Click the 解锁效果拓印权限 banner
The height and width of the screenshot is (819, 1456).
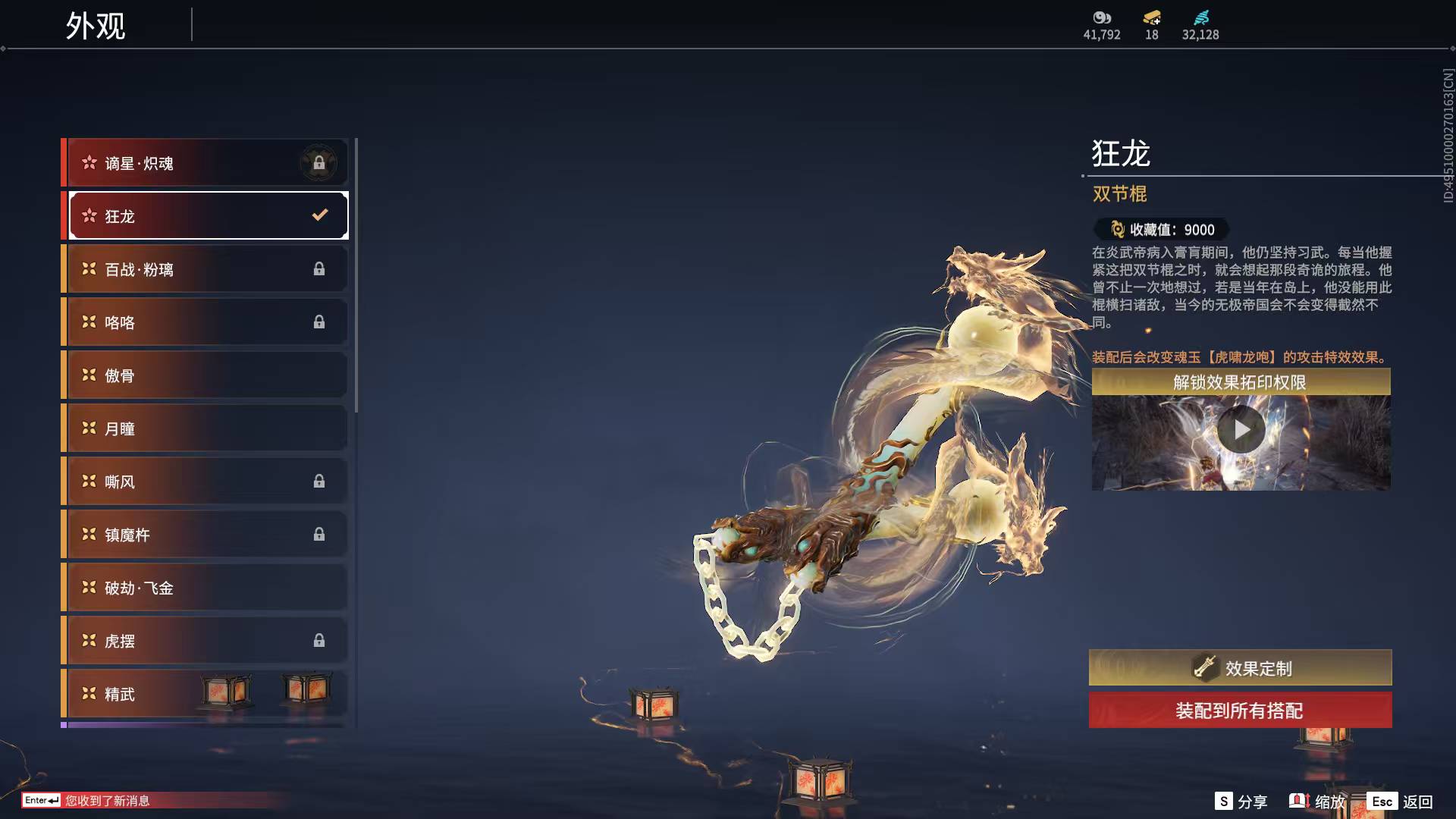coord(1240,382)
